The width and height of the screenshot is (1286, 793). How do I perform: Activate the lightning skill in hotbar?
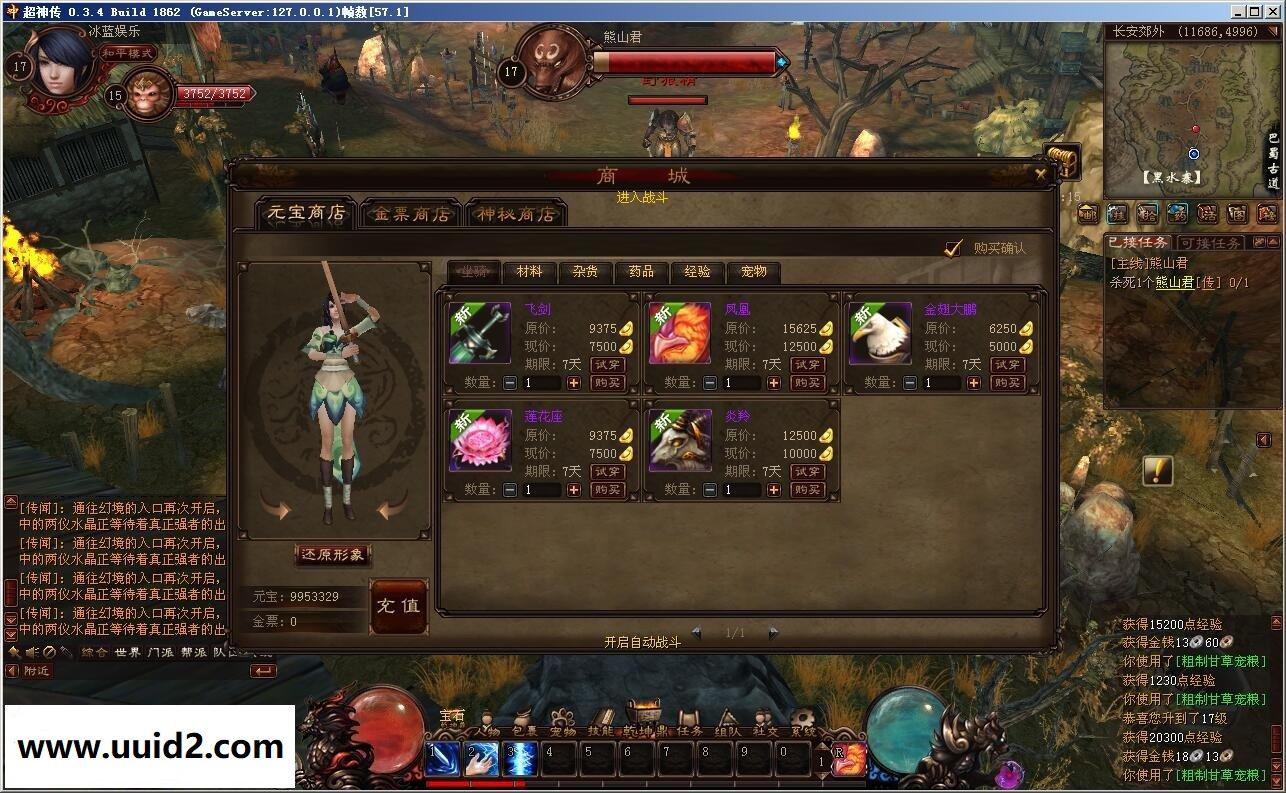point(521,759)
